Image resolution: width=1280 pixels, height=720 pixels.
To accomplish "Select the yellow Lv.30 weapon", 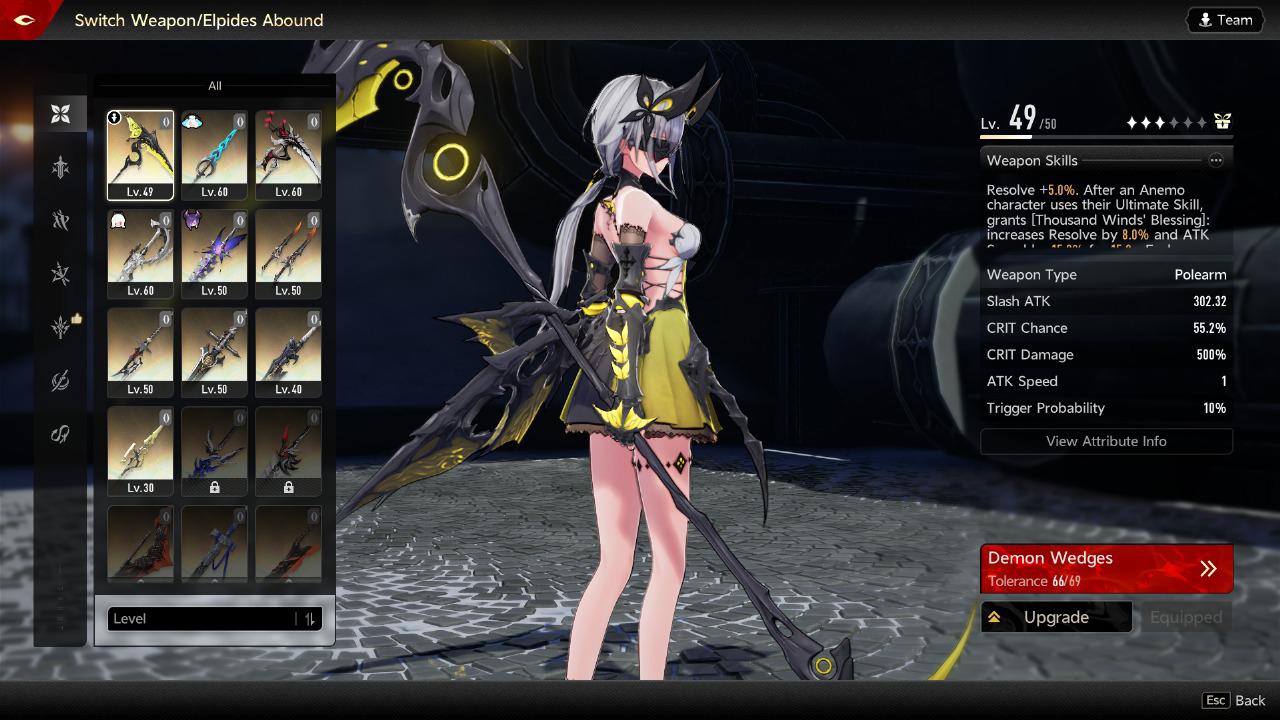I will click(x=140, y=451).
